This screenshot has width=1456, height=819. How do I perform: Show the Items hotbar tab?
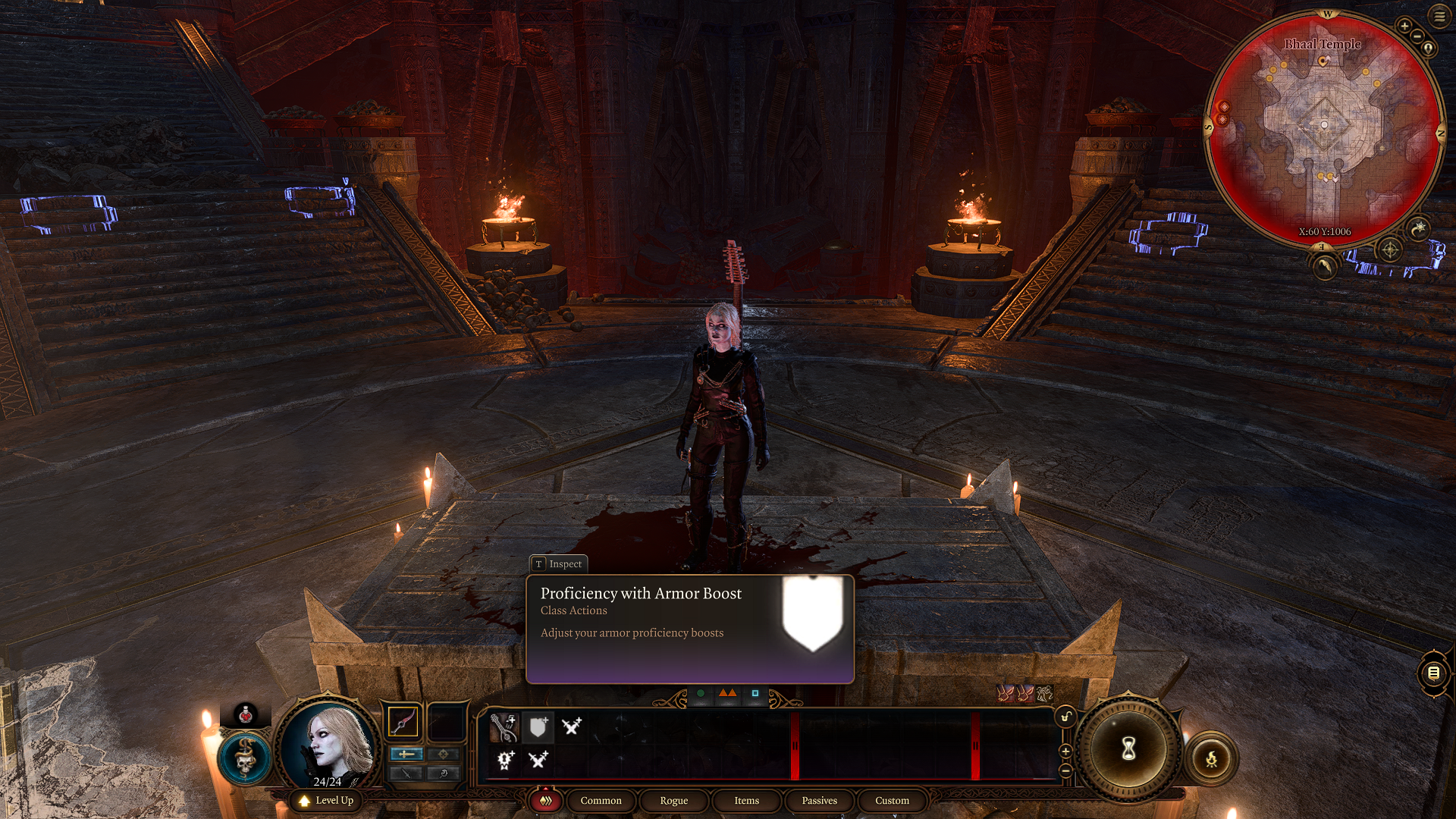tap(746, 801)
